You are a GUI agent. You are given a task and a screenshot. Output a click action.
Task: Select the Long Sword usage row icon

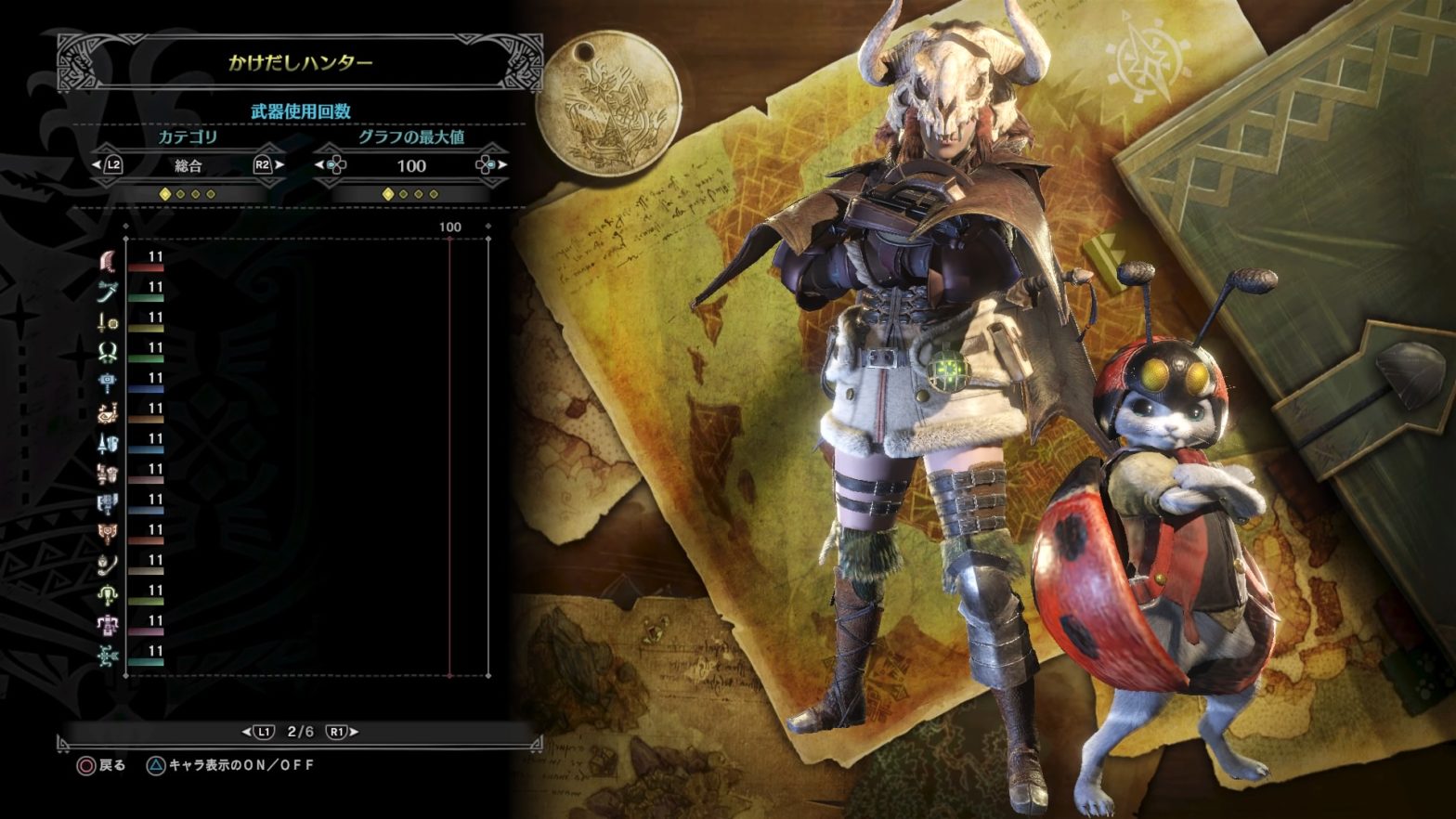[x=108, y=292]
